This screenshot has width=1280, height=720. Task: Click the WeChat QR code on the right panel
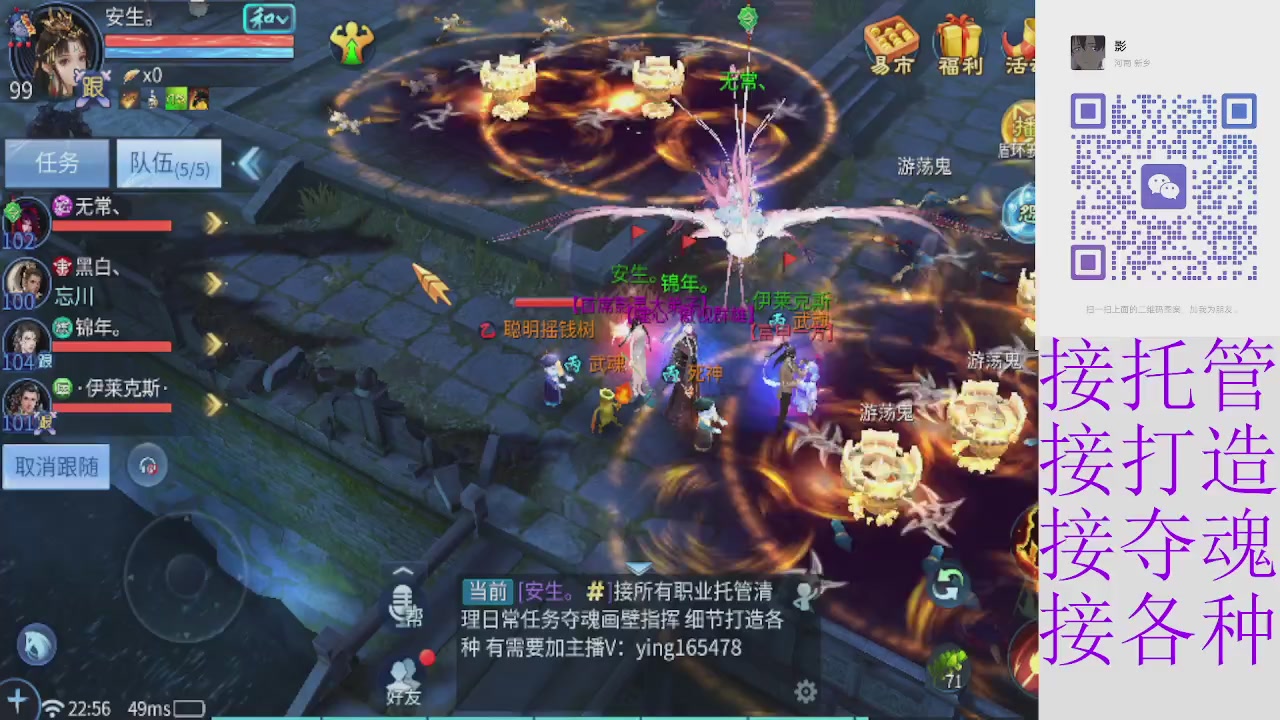point(1163,187)
